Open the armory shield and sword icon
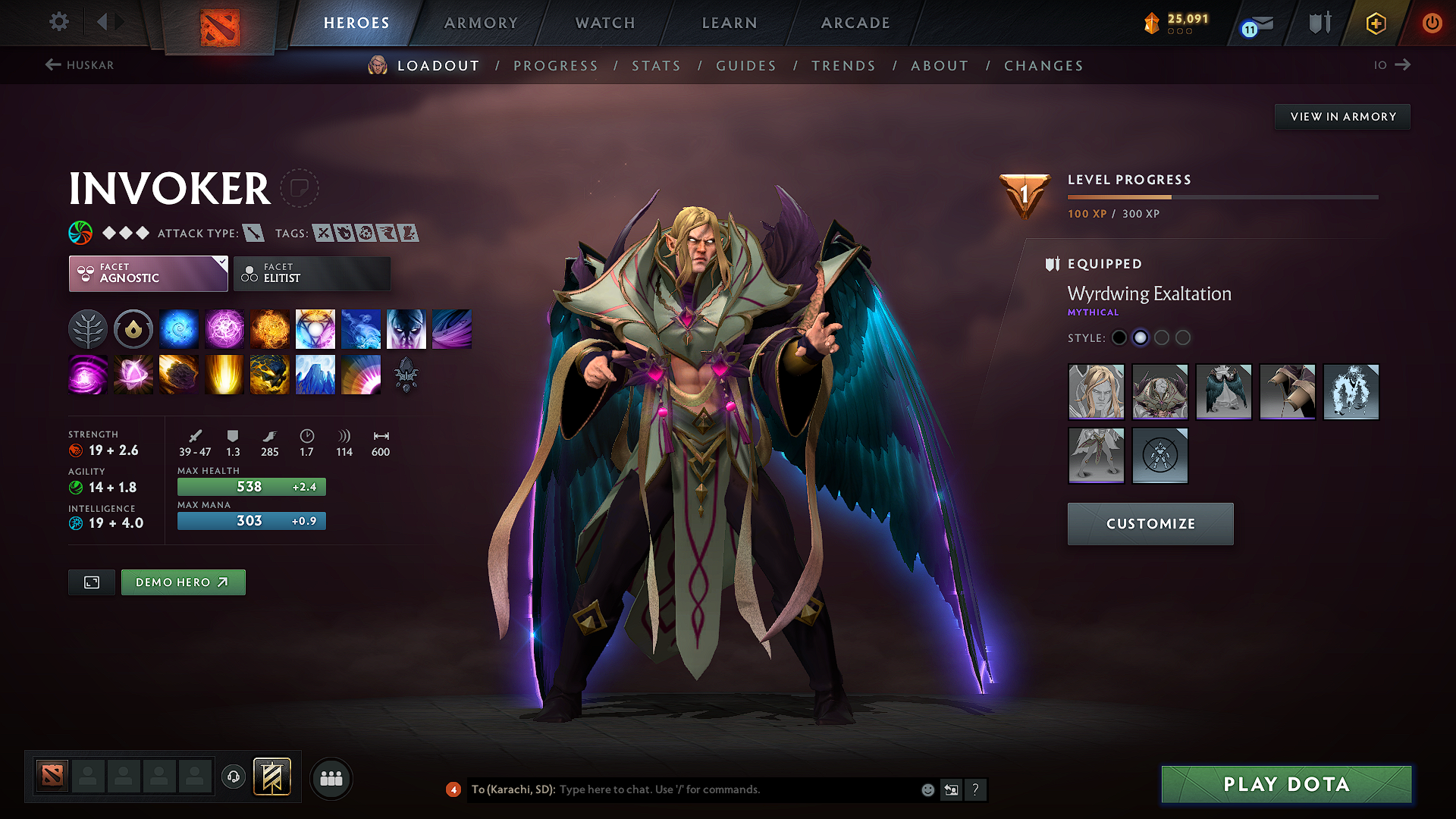 coord(1318,23)
